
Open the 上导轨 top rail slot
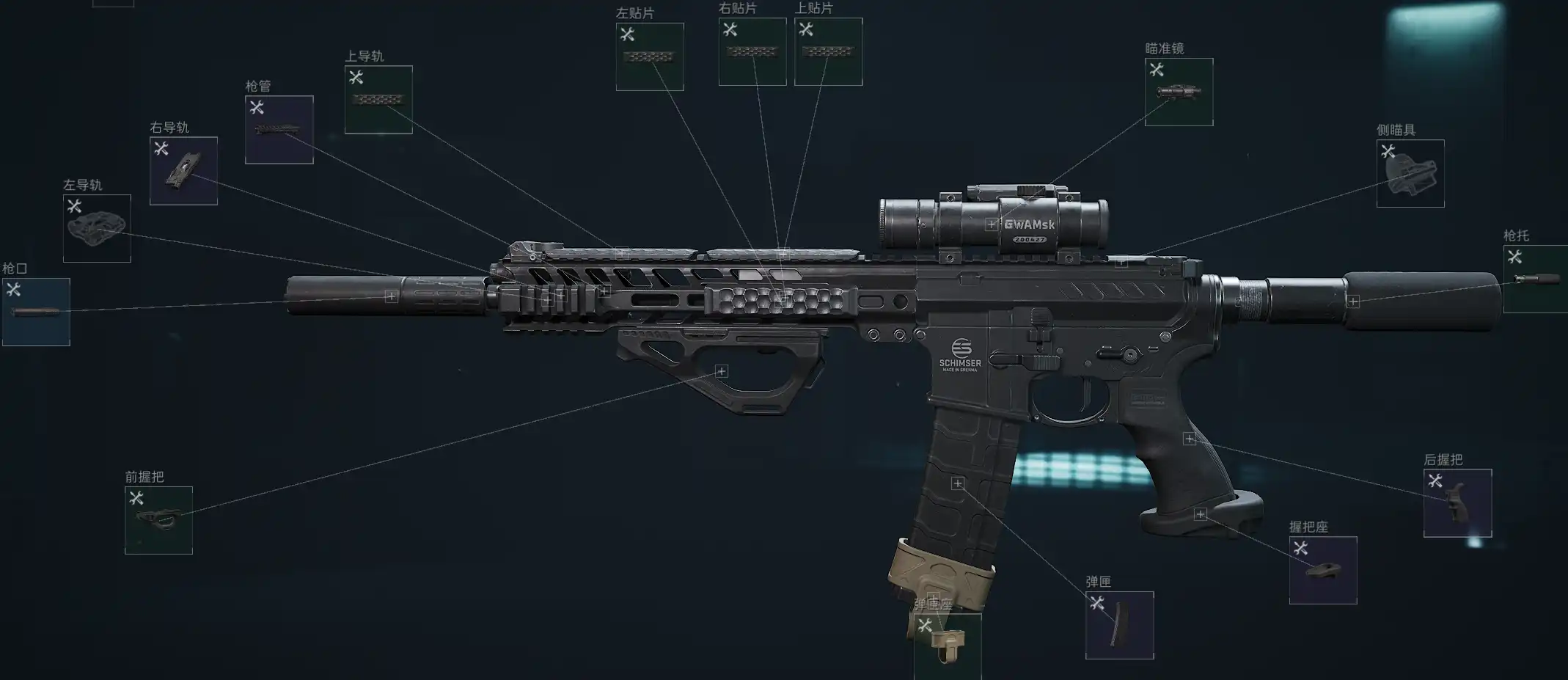point(378,100)
